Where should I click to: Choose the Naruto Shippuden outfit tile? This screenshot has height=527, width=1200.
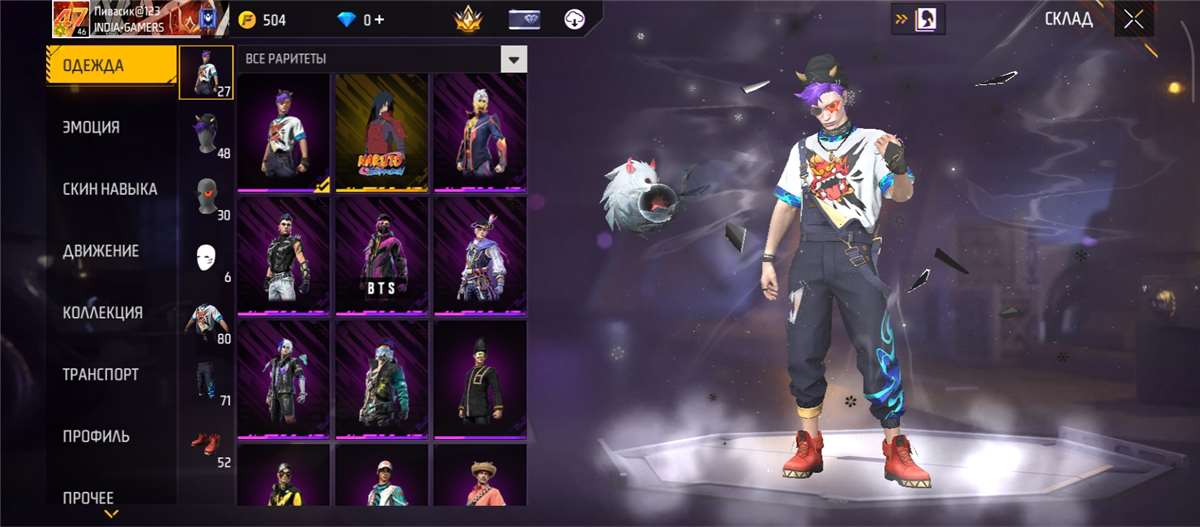point(380,132)
